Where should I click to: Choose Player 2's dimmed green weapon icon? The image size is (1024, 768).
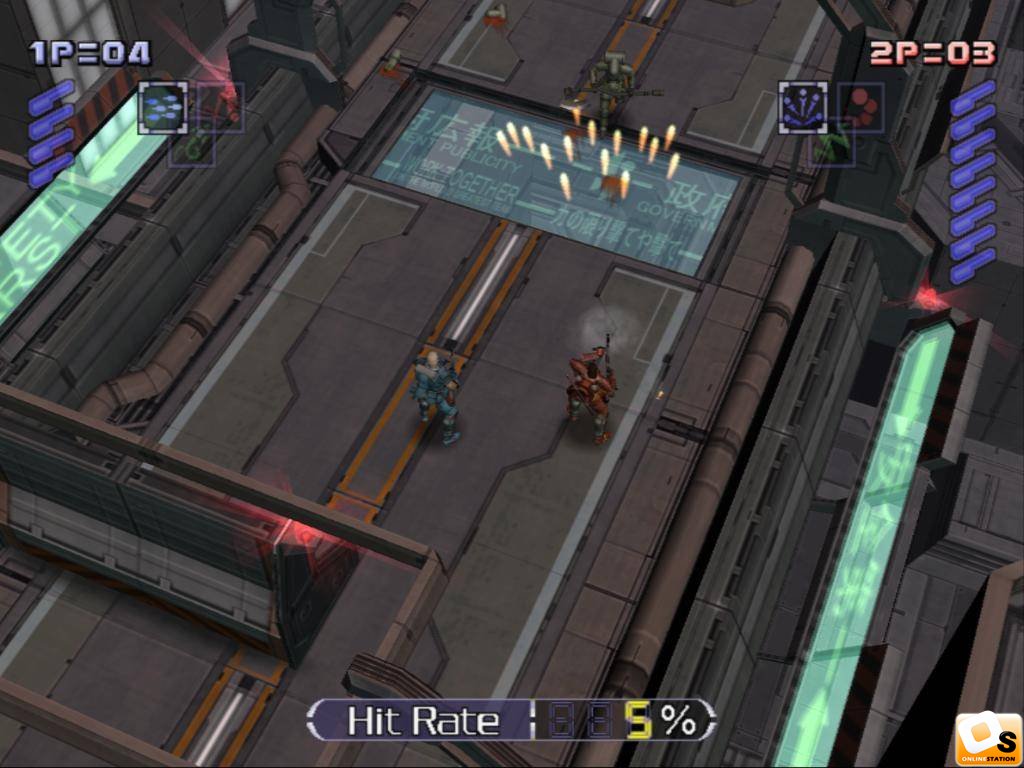click(832, 148)
